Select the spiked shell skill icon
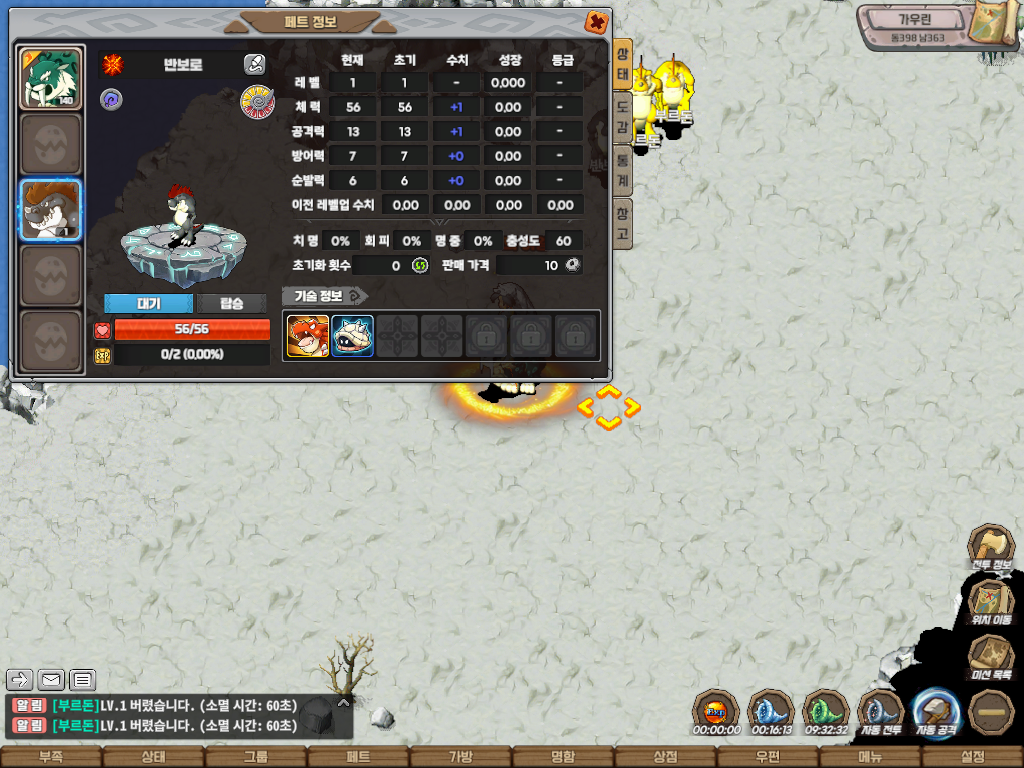1024x768 pixels. (353, 336)
